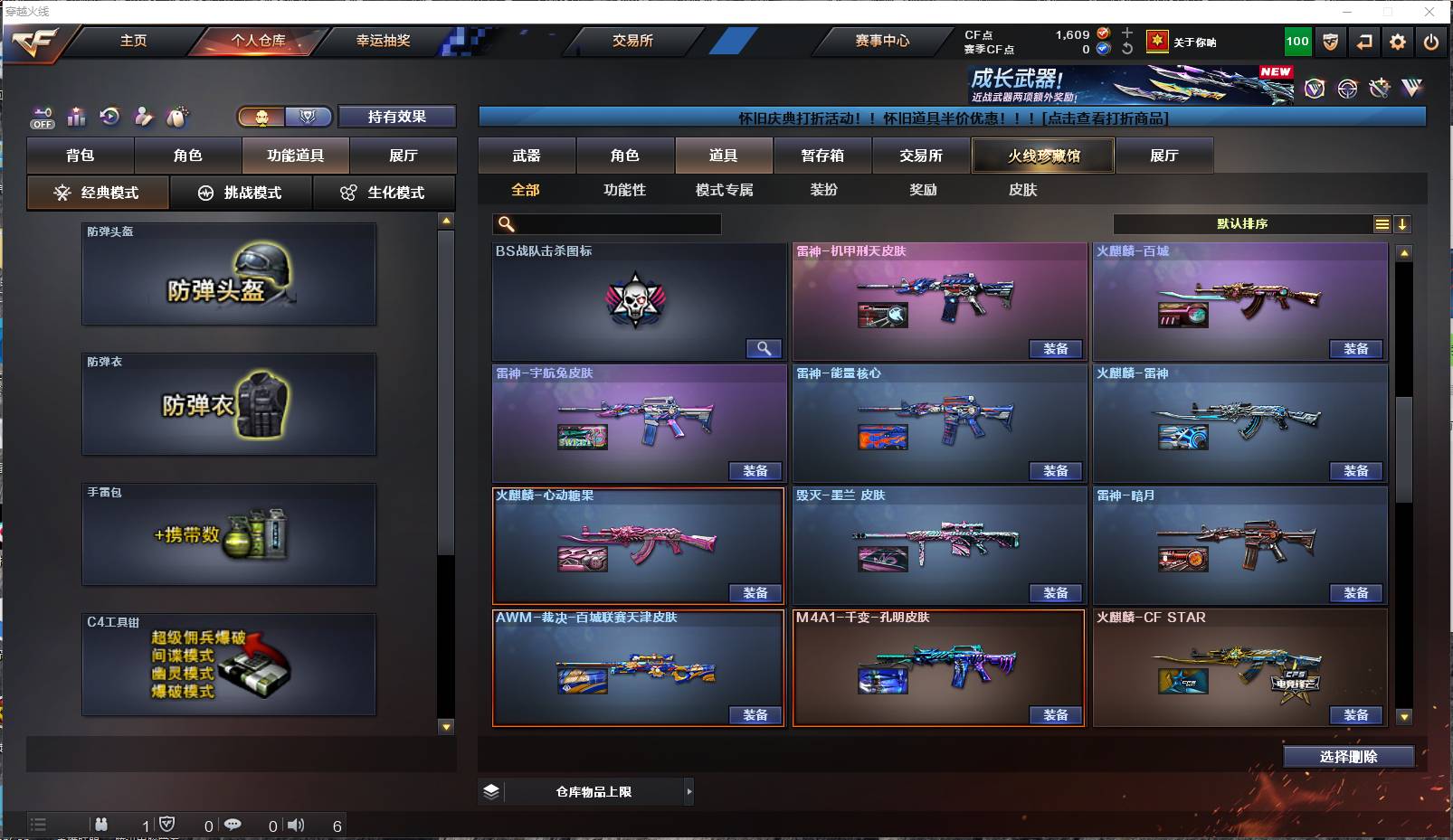Open the 默认排序 sort dropdown

(x=1240, y=223)
